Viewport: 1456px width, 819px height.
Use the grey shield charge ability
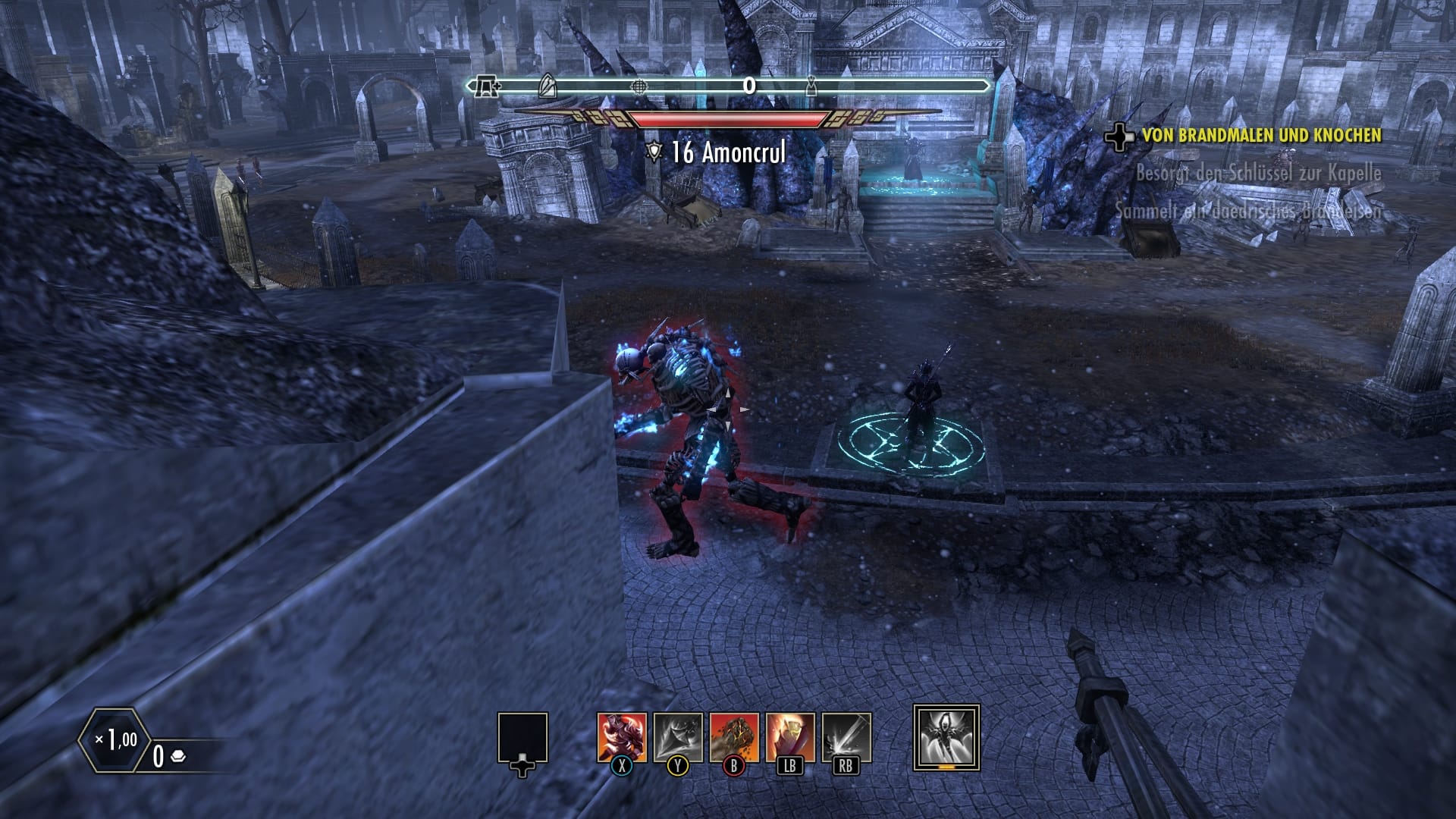tap(678, 737)
